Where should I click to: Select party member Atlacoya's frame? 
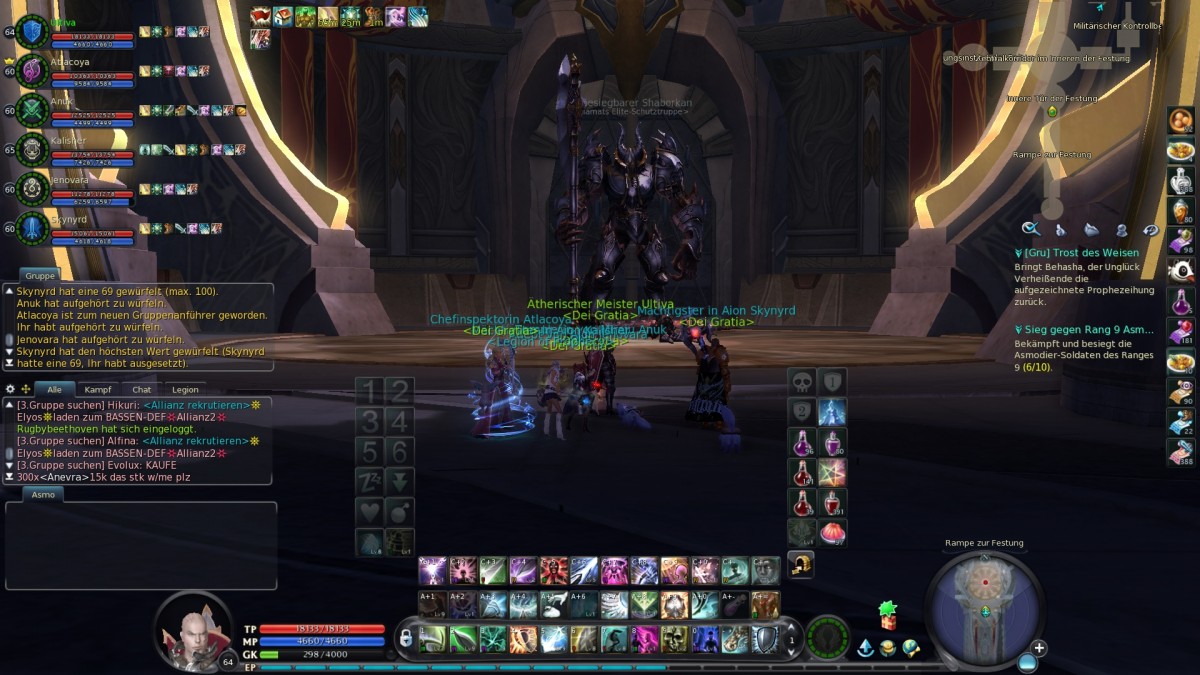33,70
